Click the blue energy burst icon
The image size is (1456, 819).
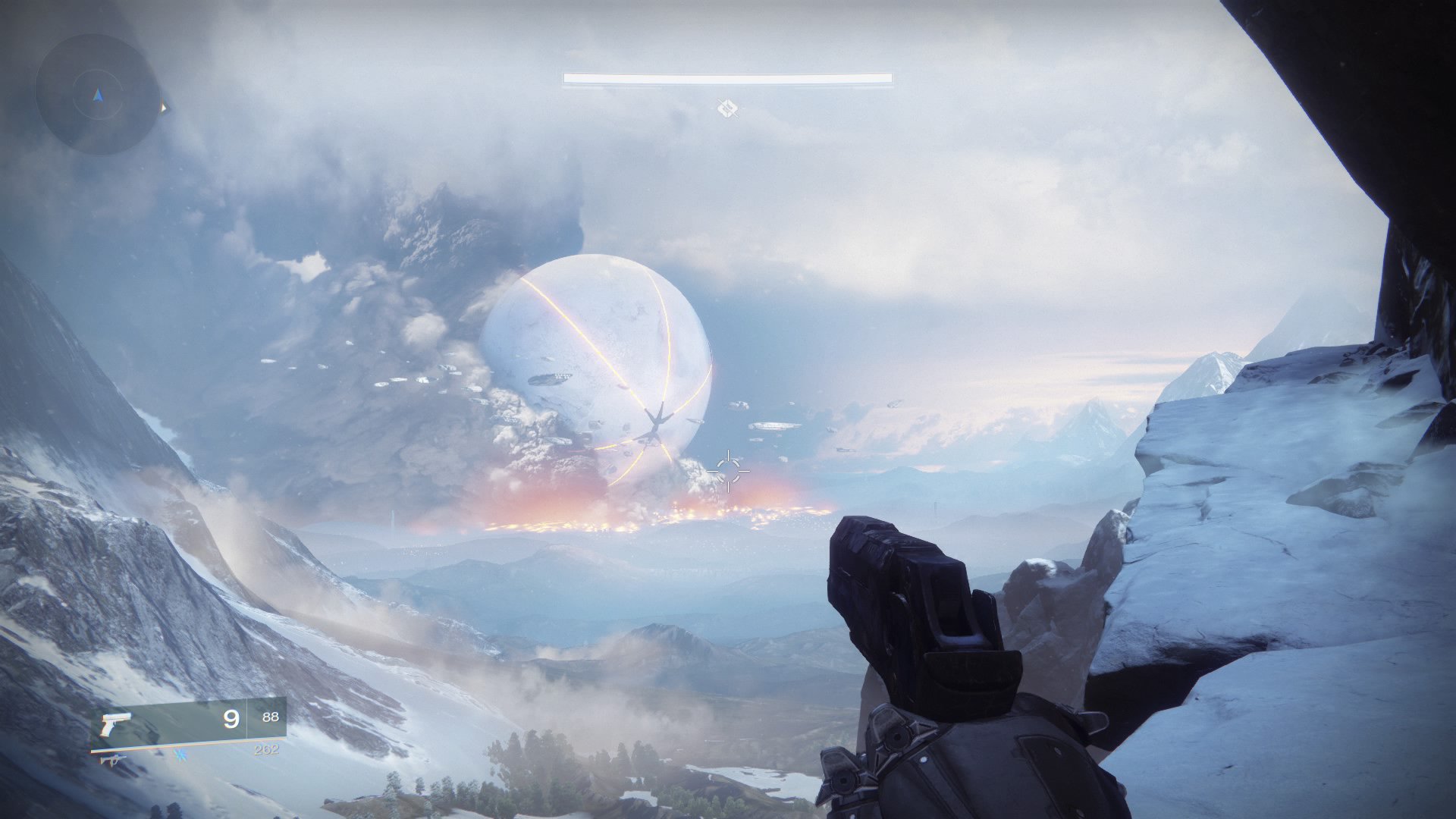(x=180, y=755)
